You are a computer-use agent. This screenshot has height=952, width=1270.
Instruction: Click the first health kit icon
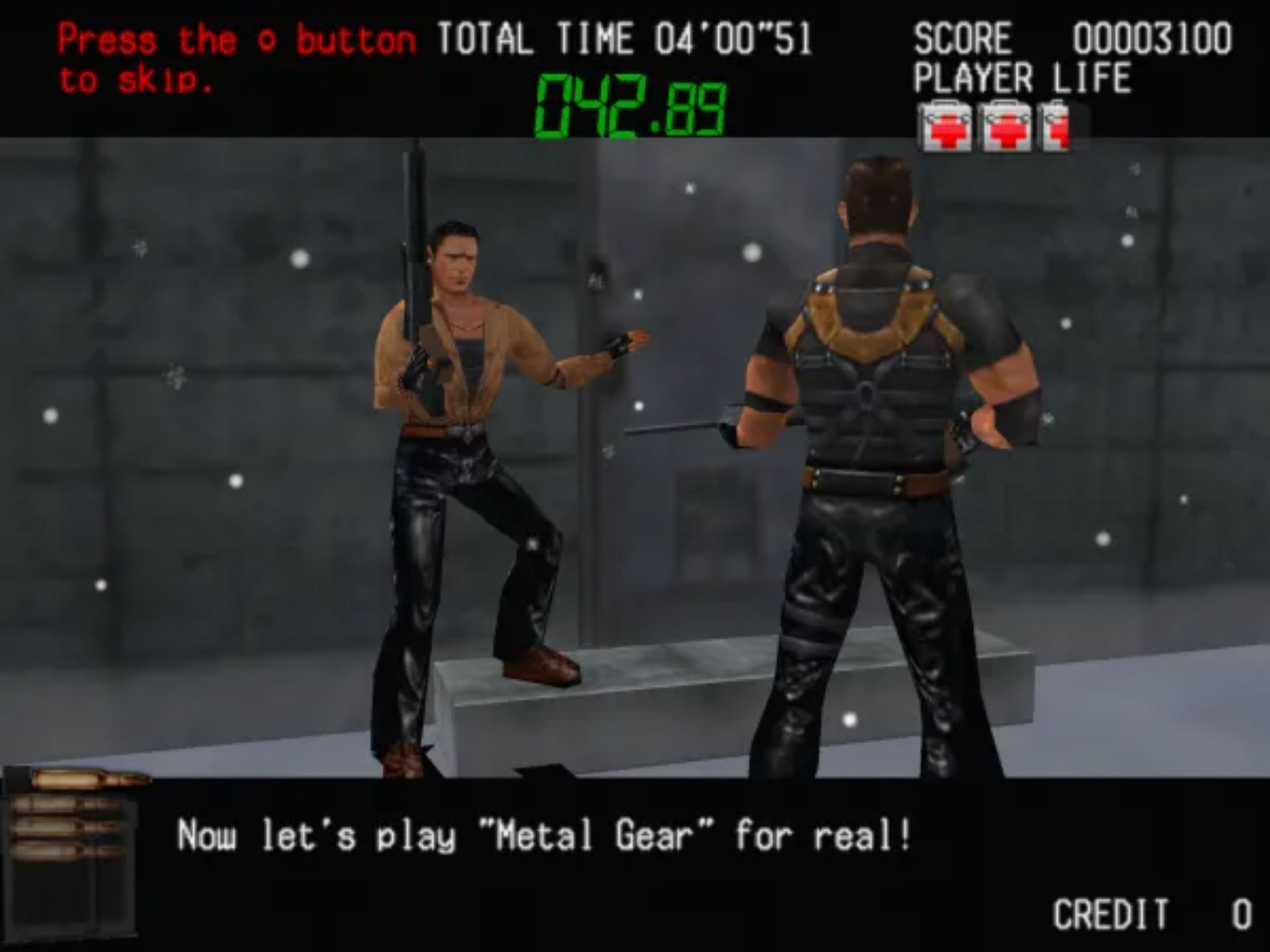[947, 122]
